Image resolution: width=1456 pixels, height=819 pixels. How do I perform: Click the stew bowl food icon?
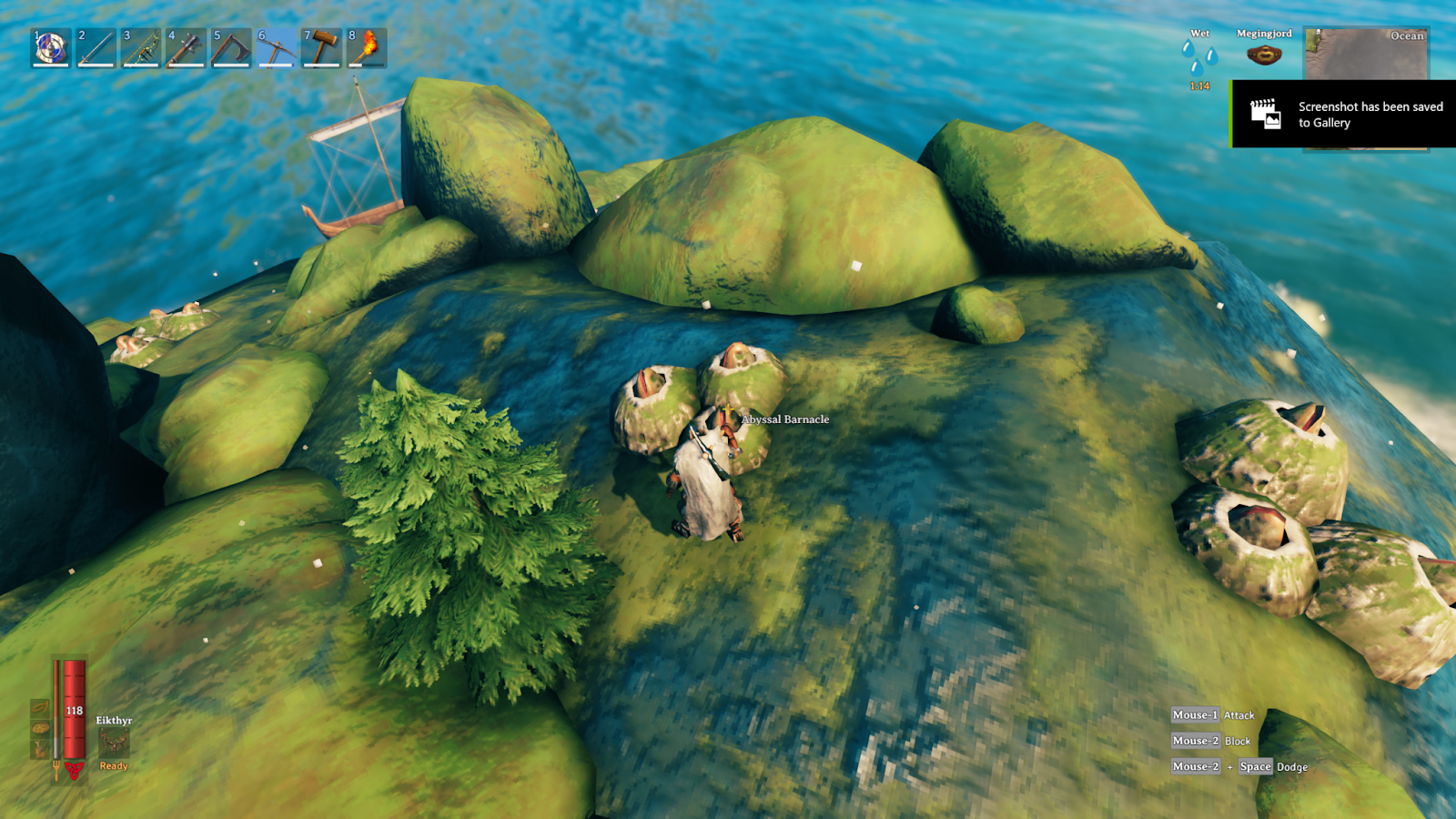tap(40, 728)
